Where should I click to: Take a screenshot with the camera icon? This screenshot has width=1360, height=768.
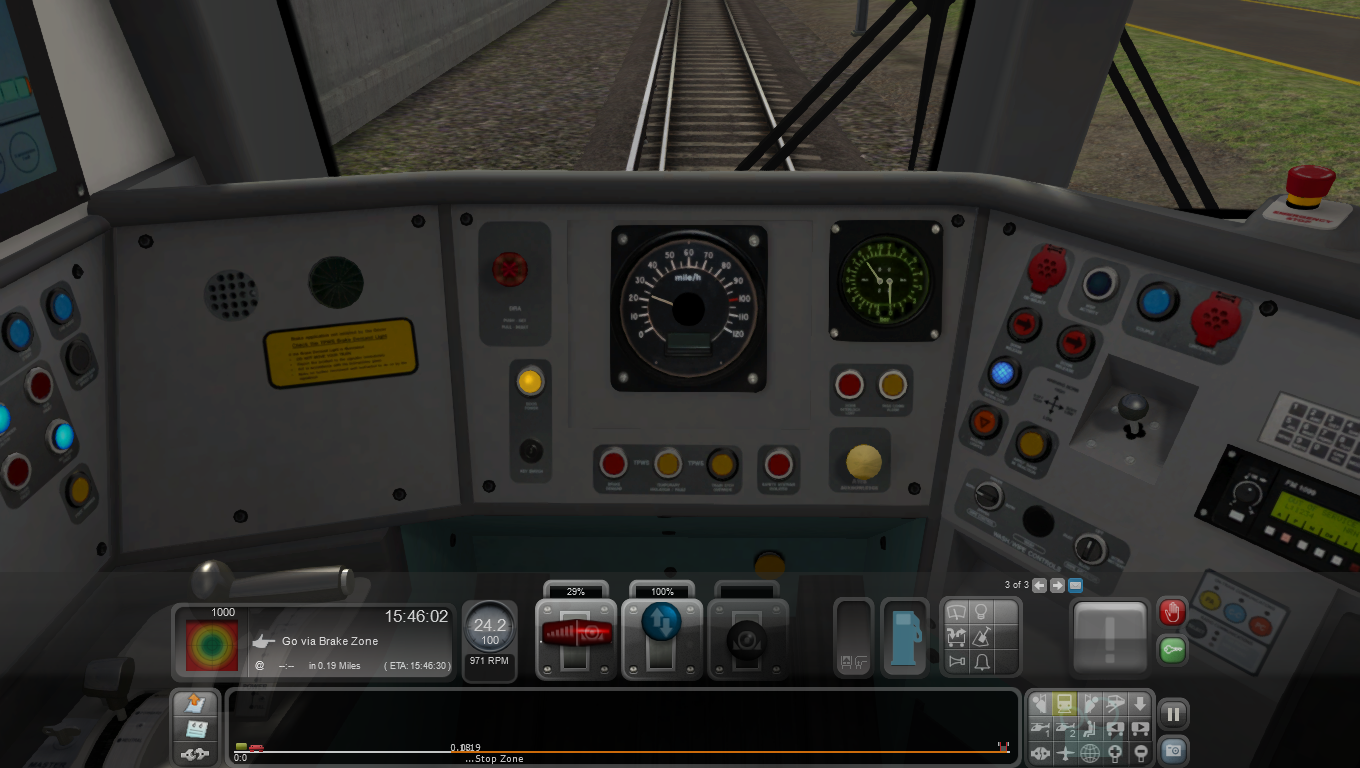(x=1172, y=752)
